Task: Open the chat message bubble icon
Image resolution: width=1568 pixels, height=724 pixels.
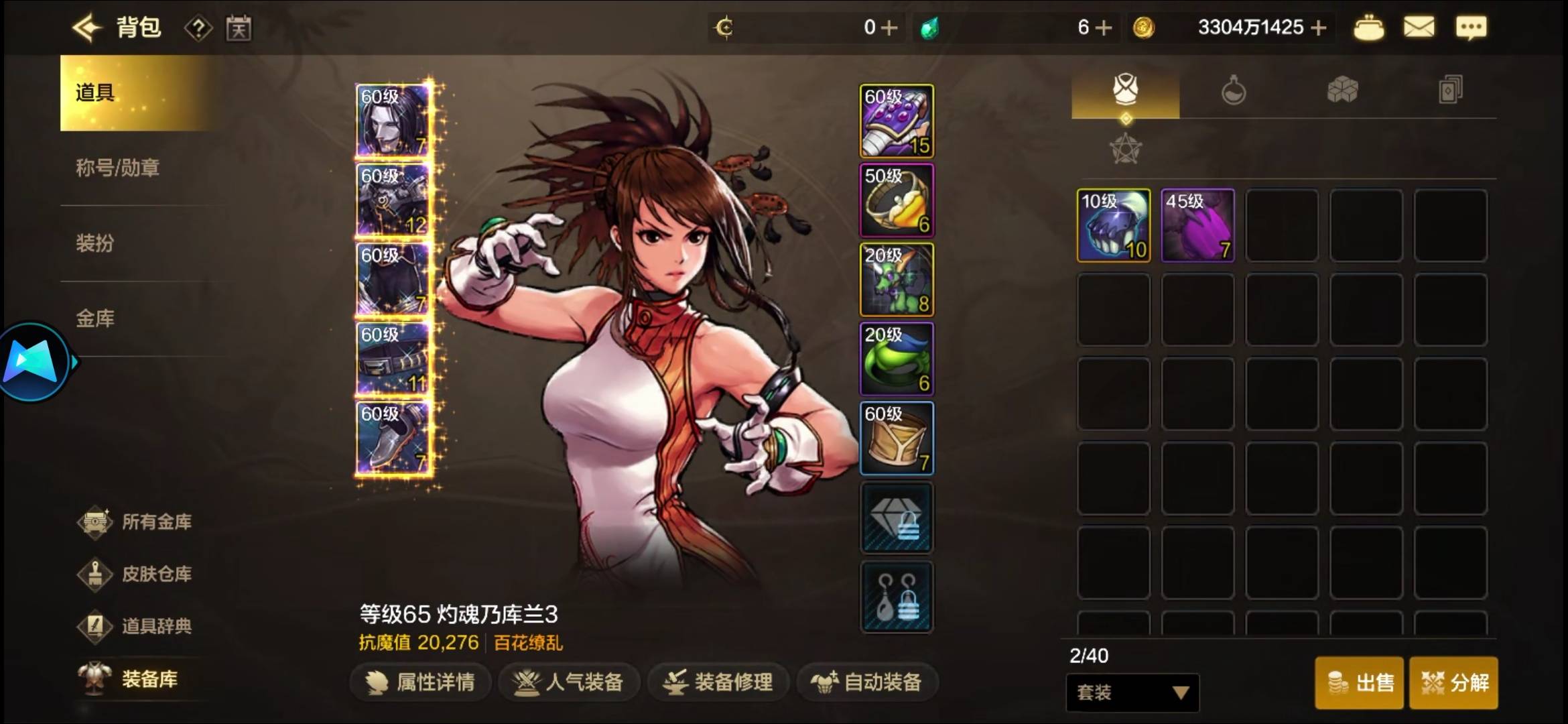Action: pos(1472,27)
